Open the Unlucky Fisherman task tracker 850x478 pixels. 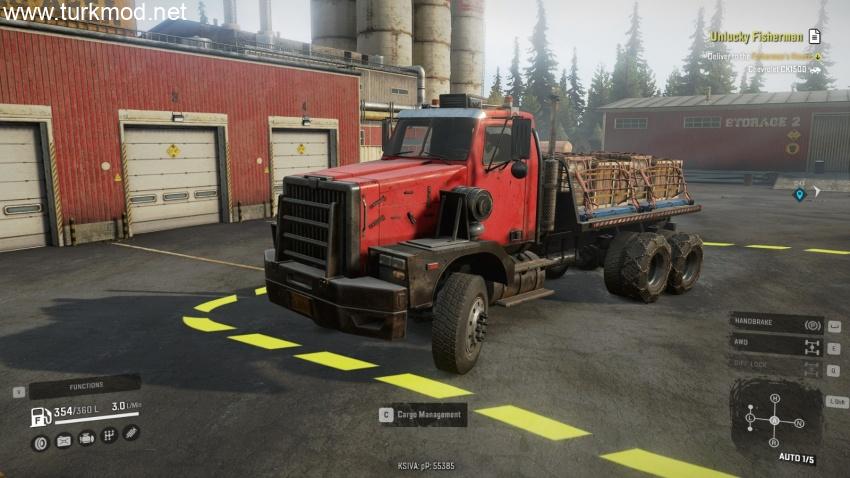pyautogui.click(x=757, y=36)
